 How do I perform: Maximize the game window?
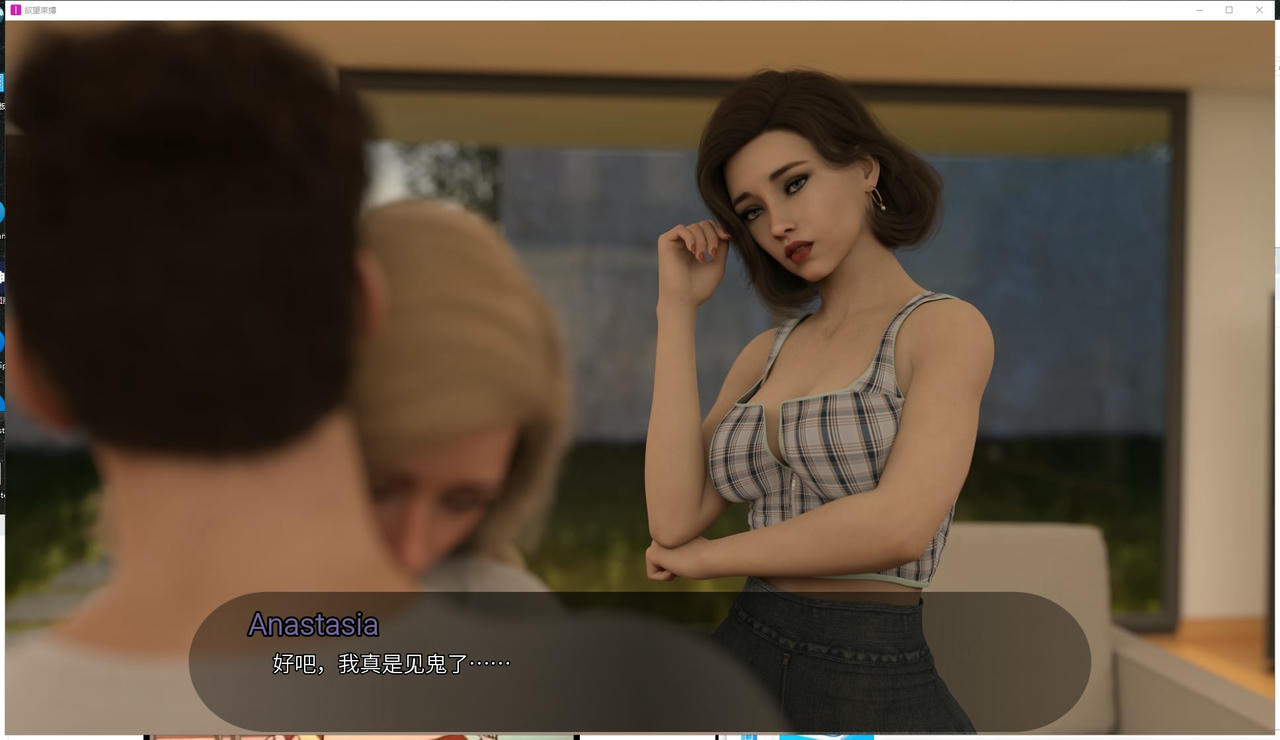click(1229, 9)
